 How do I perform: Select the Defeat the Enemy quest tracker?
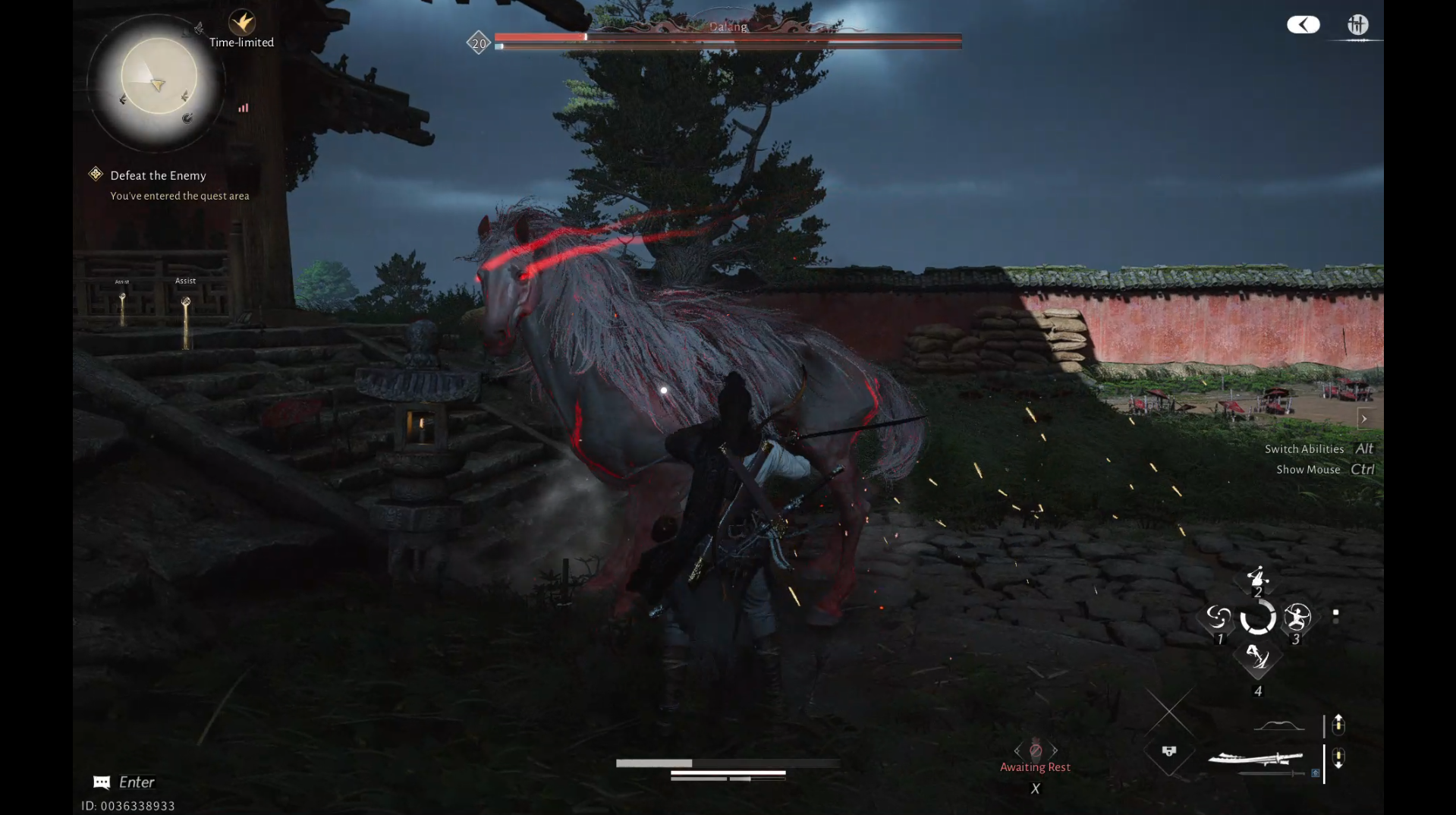(x=158, y=175)
